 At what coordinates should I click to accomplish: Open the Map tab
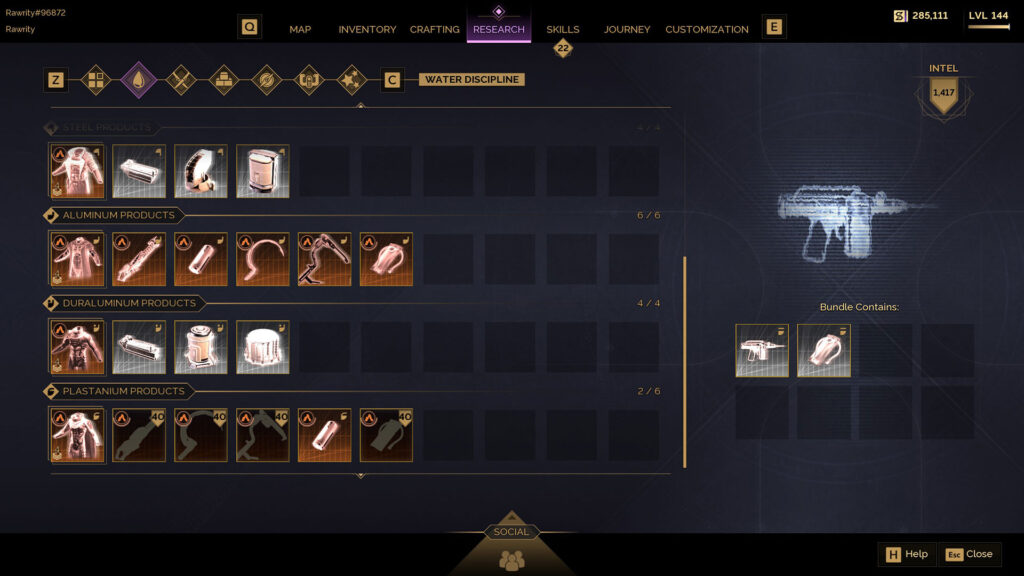(x=300, y=29)
